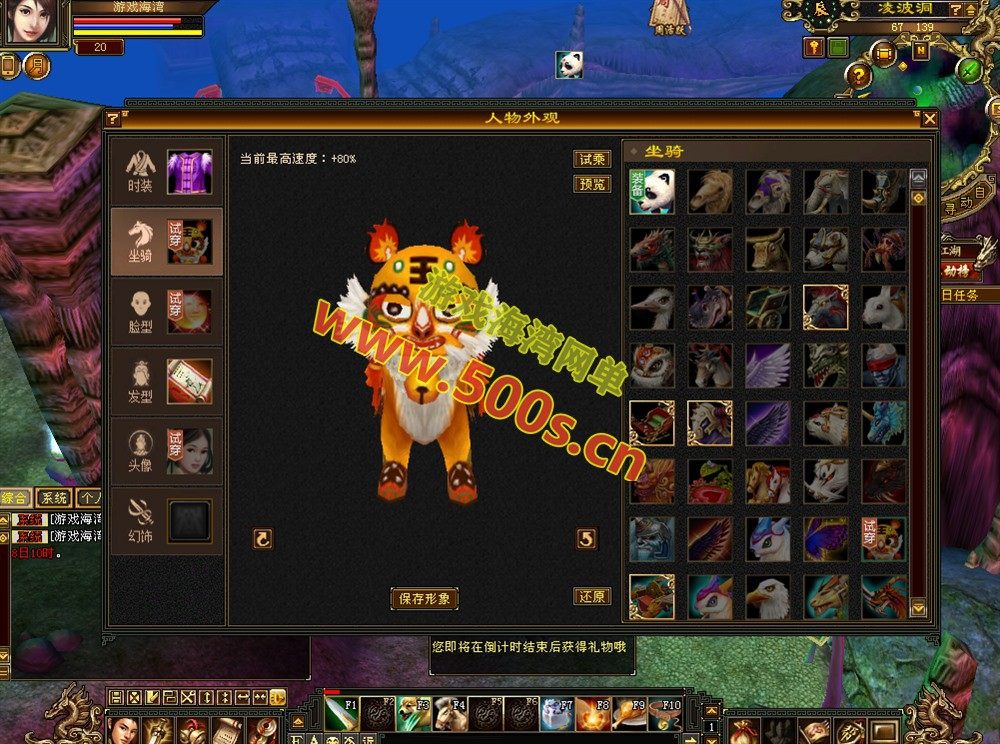Screen dimensions: 1000x744
Task: Switch to the 脸型 face shape category
Action: coord(166,311)
